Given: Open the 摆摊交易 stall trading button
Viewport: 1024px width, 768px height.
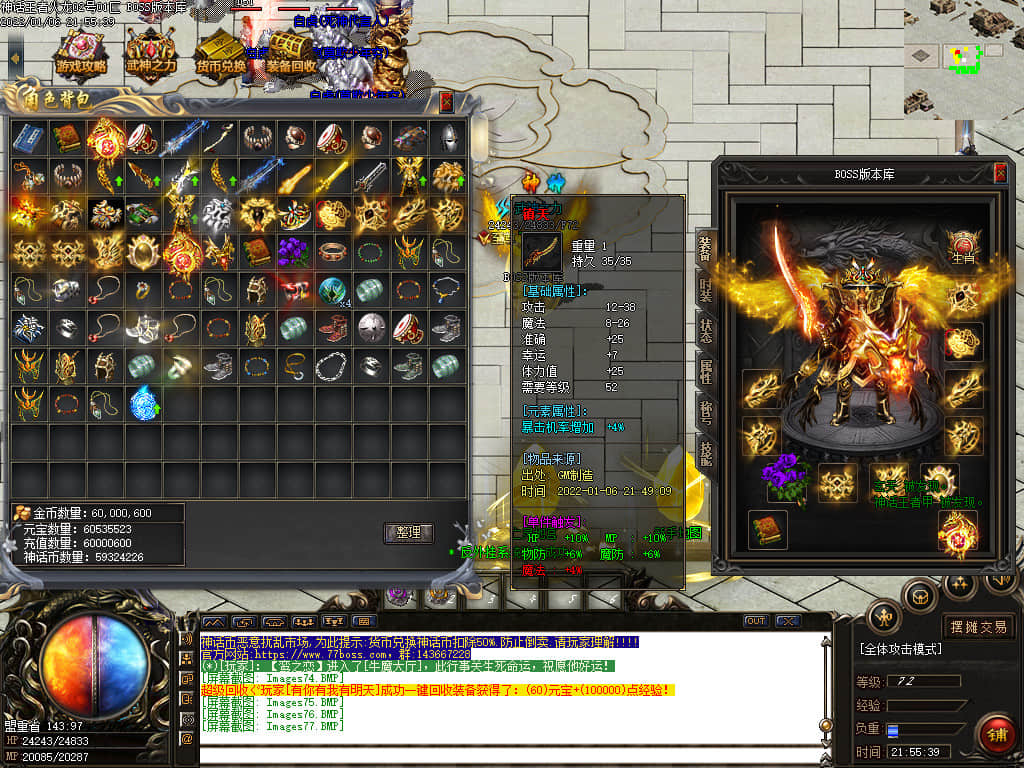Looking at the screenshot, I should point(979,627).
